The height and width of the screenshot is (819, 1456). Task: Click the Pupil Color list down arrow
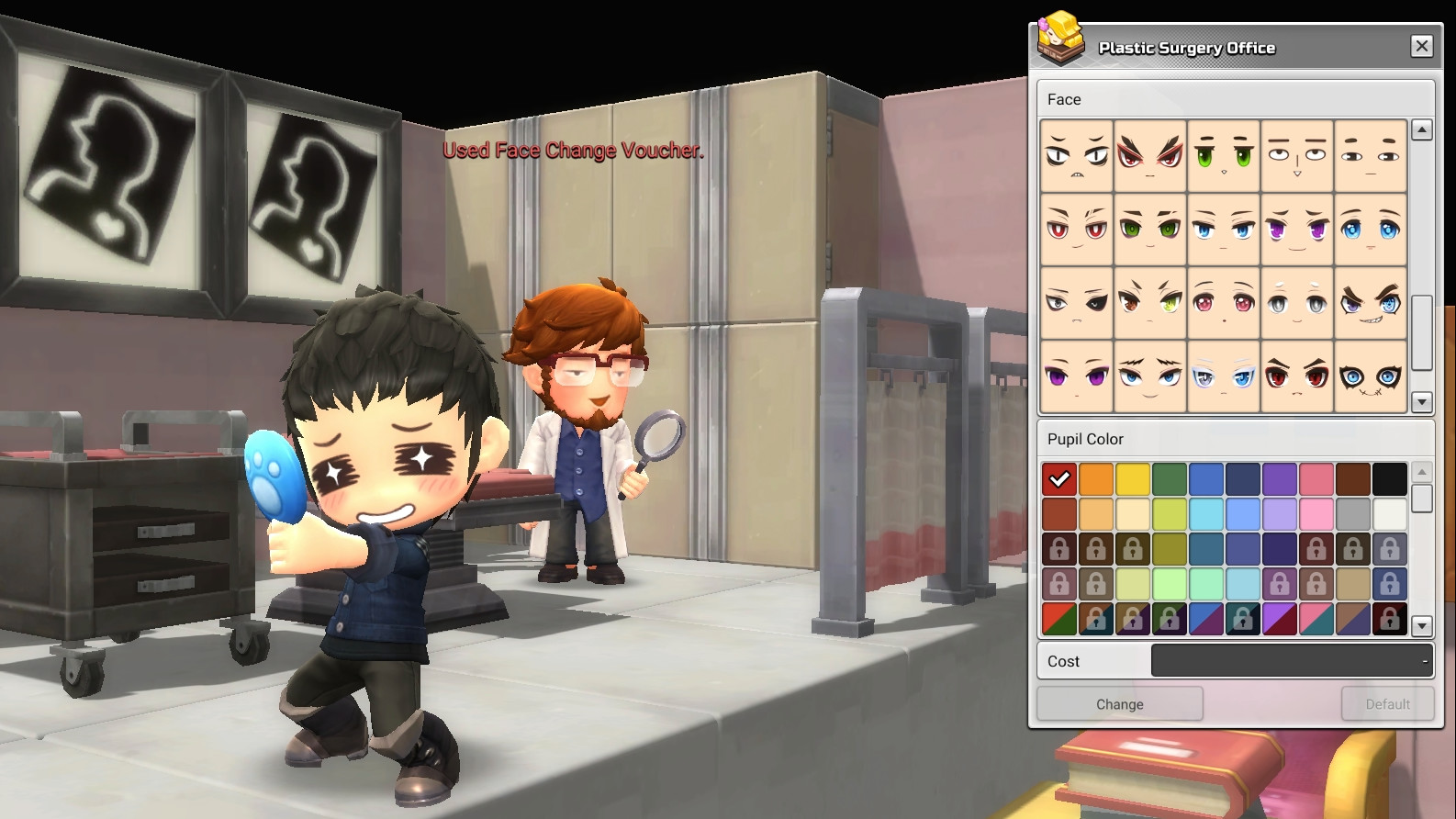(x=1421, y=625)
